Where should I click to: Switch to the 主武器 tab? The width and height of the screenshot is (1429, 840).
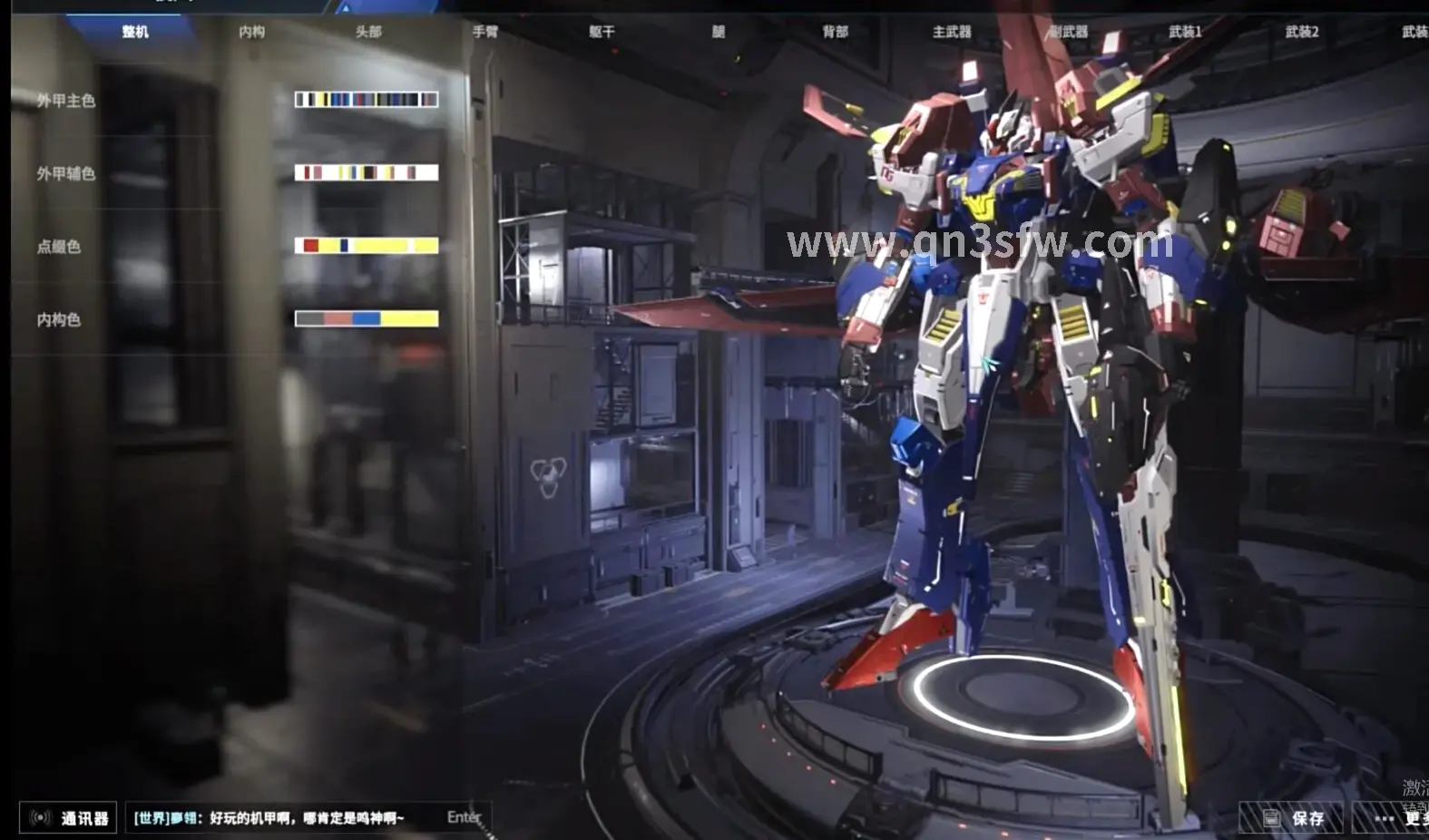pyautogui.click(x=952, y=32)
